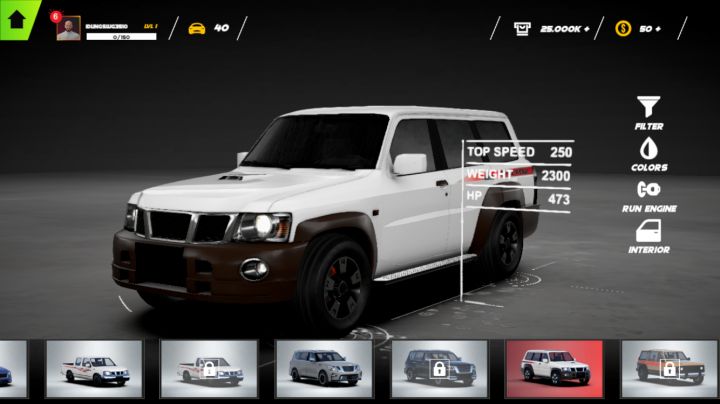Select the unlocked white pickup truck thumbnail
This screenshot has width=720, height=404.
pos(94,369)
